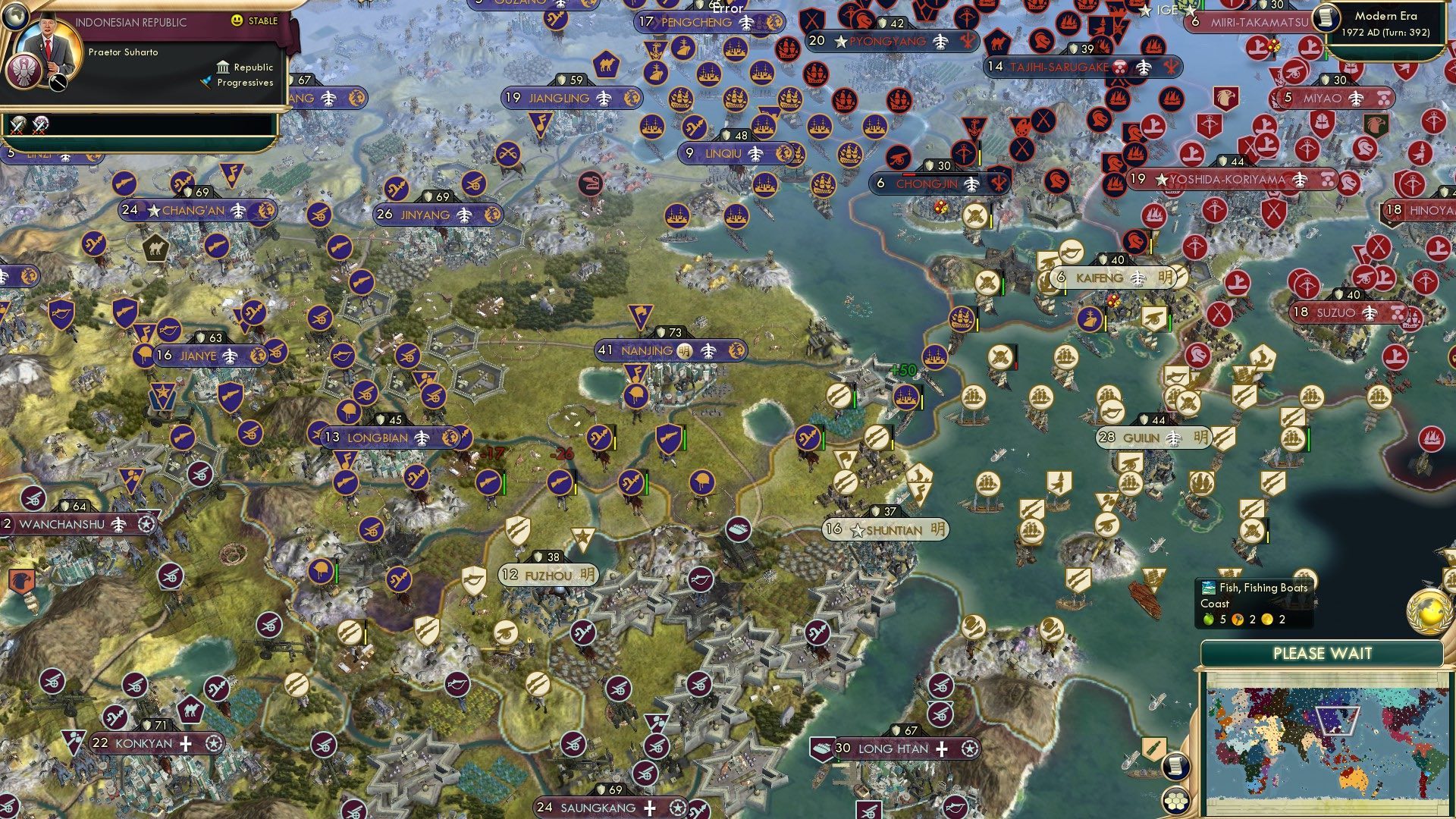The height and width of the screenshot is (819, 1456).
Task: Open the Shuntian city banner
Action: [882, 530]
